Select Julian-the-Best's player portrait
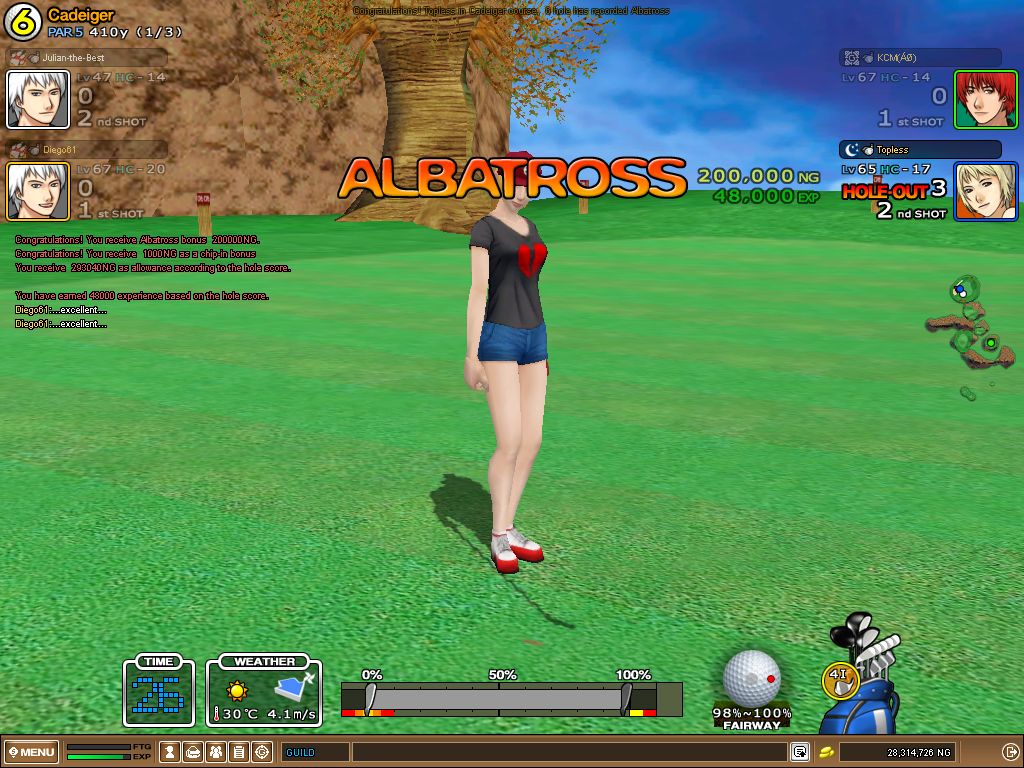Viewport: 1024px width, 768px height. (x=38, y=100)
